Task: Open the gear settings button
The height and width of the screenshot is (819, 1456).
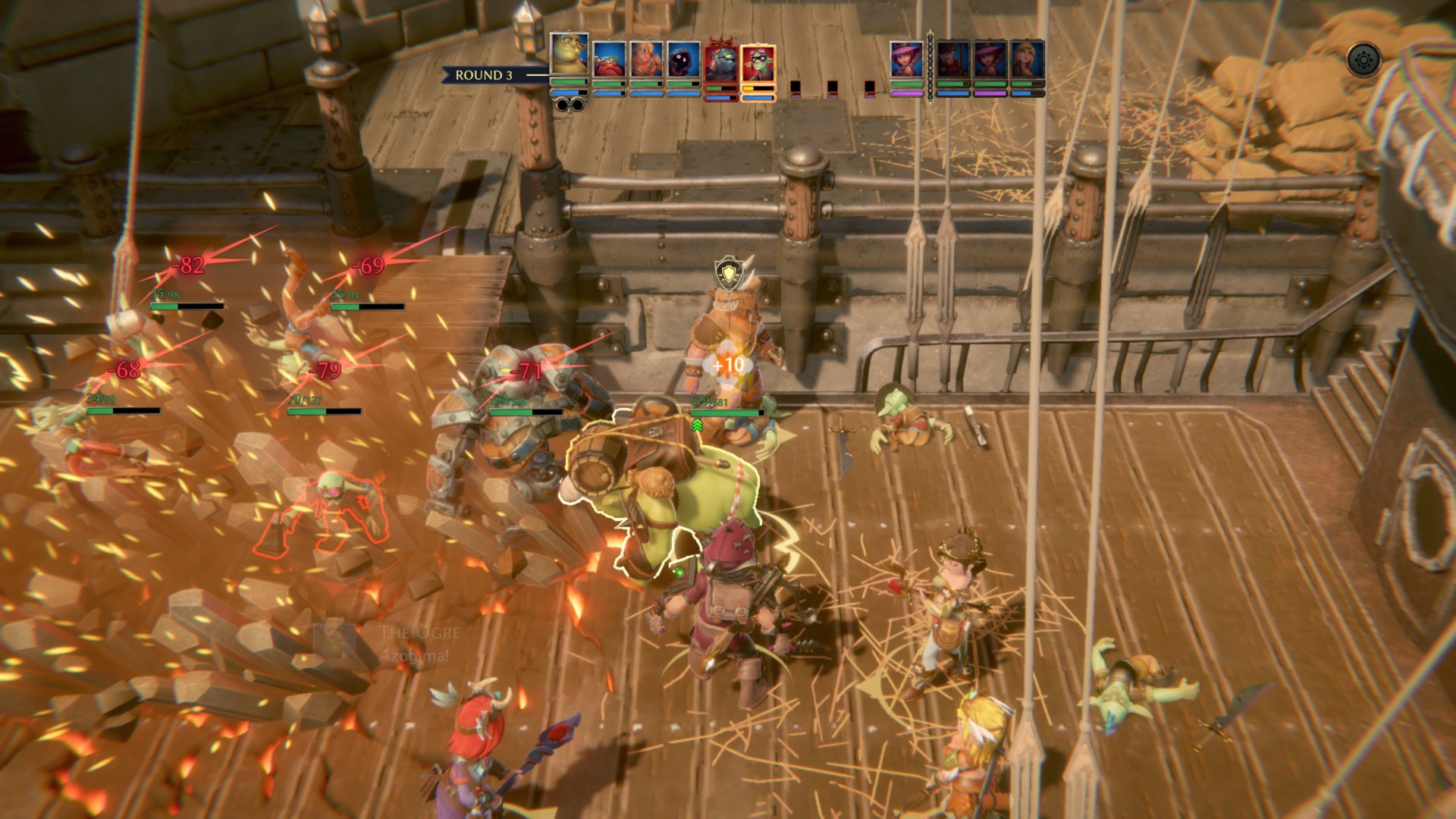Action: (1364, 58)
